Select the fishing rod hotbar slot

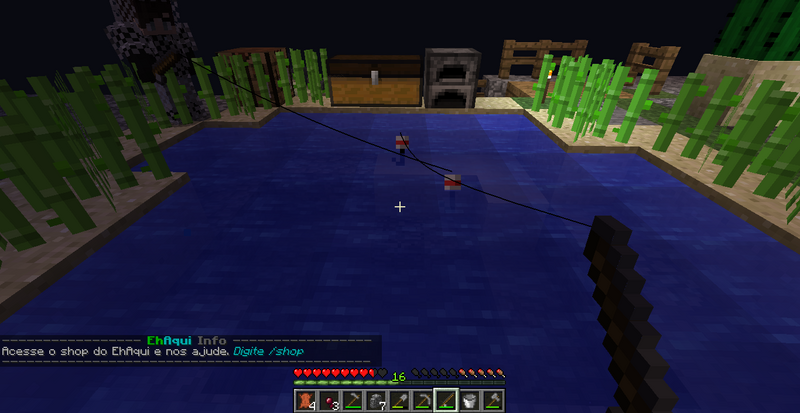(444, 400)
